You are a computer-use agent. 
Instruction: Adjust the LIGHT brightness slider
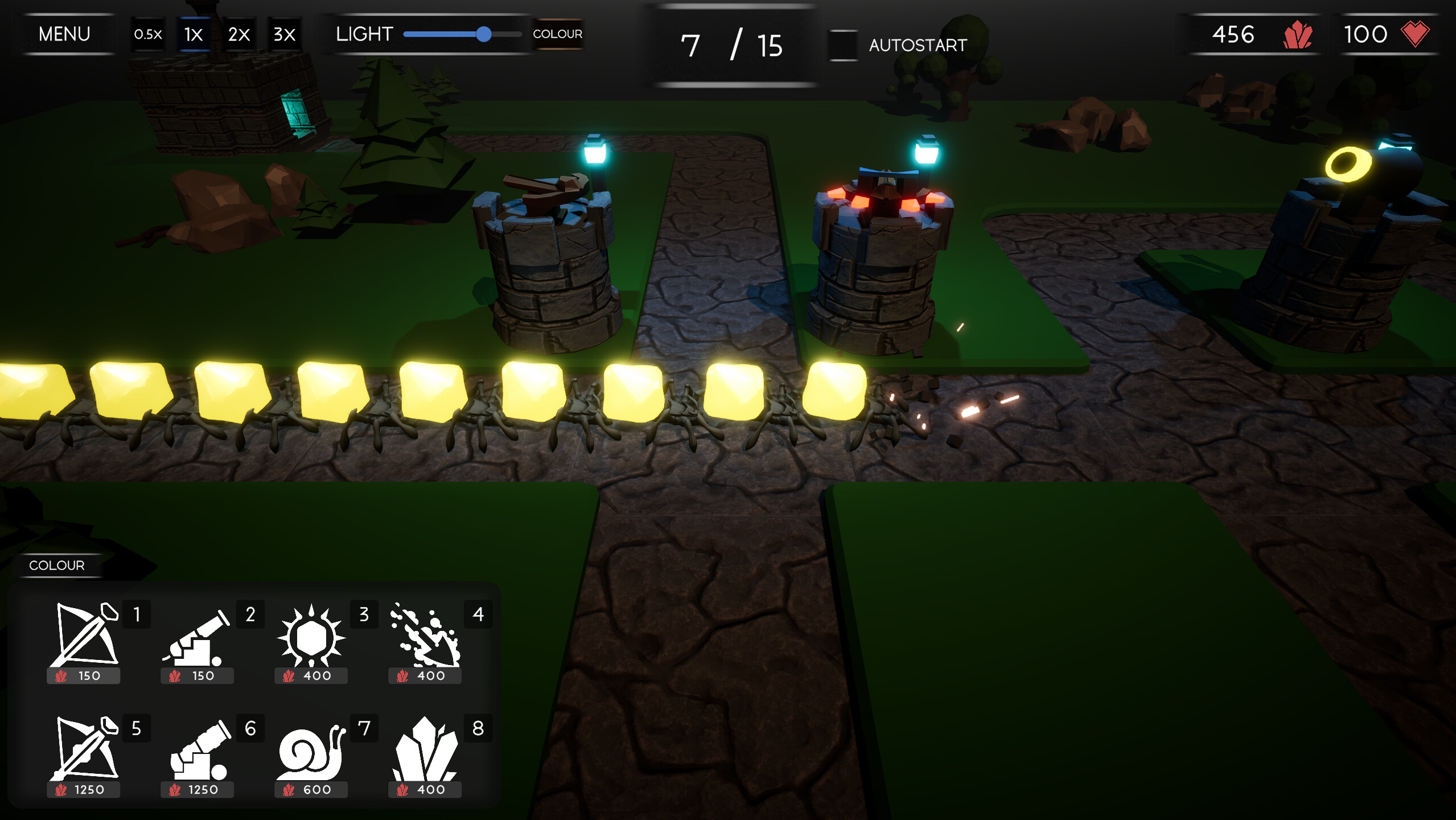485,35
